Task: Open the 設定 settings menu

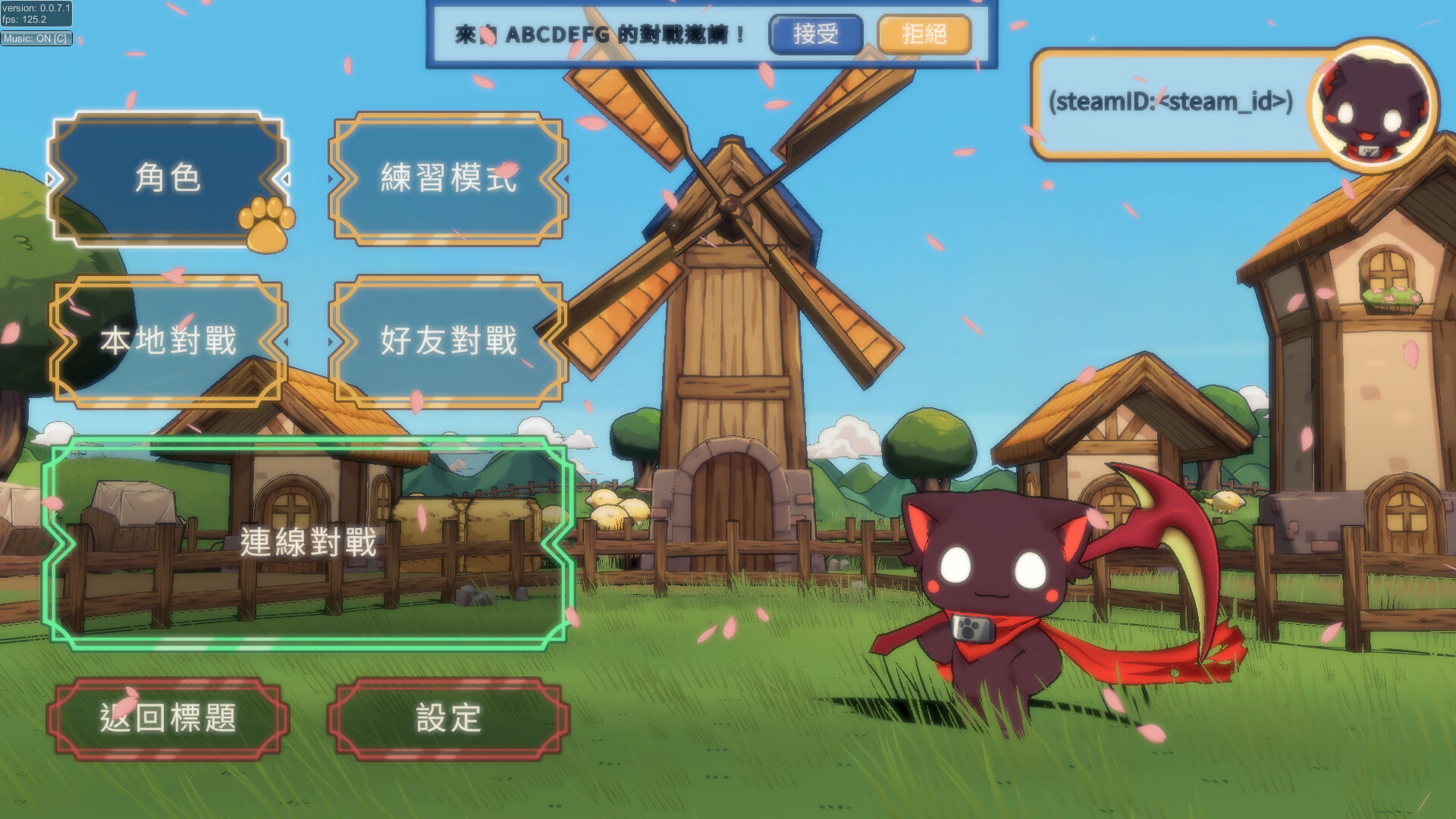Action: 447,717
